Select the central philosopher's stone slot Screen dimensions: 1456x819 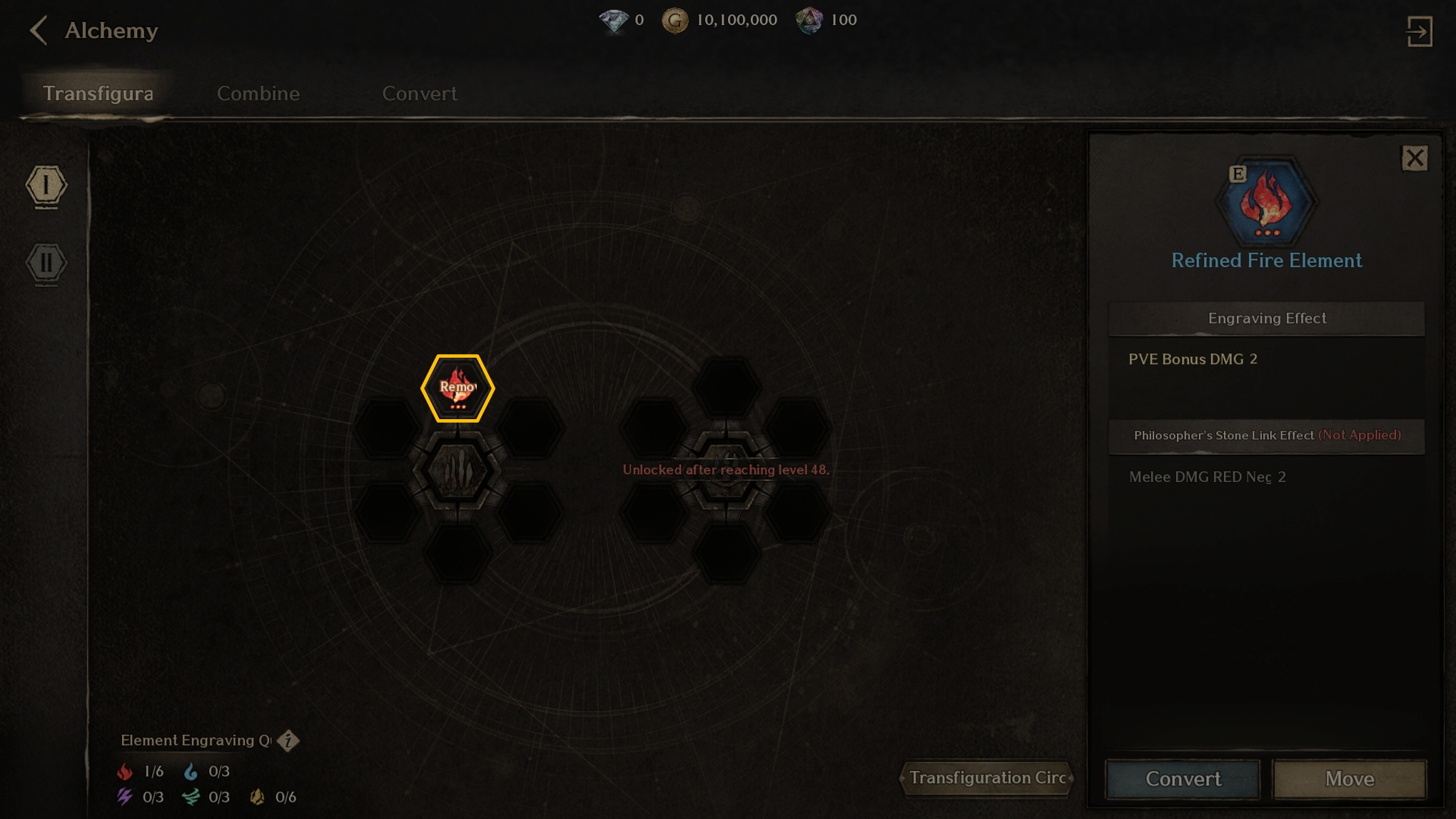[457, 471]
